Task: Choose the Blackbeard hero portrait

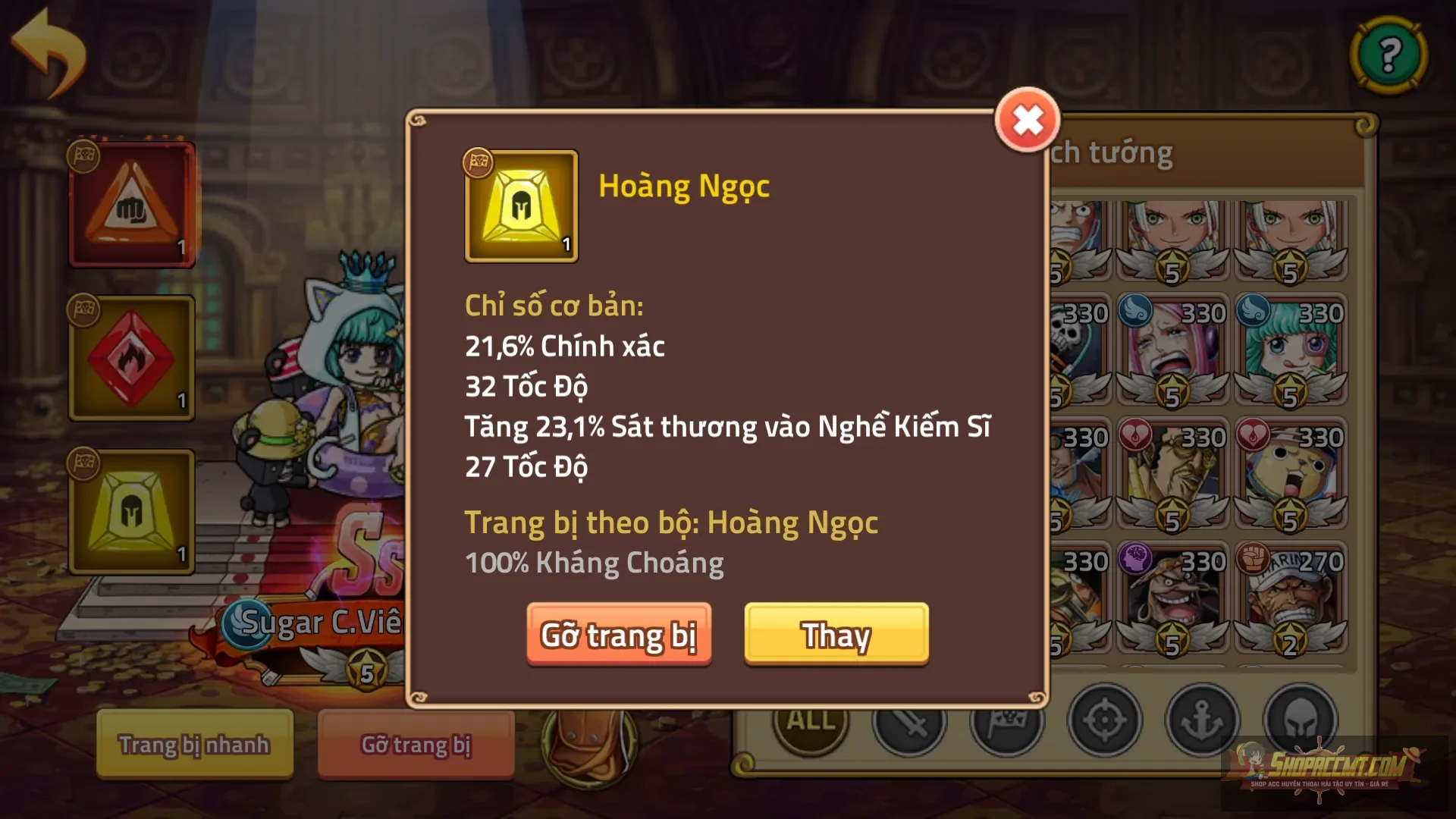Action: point(1172,598)
